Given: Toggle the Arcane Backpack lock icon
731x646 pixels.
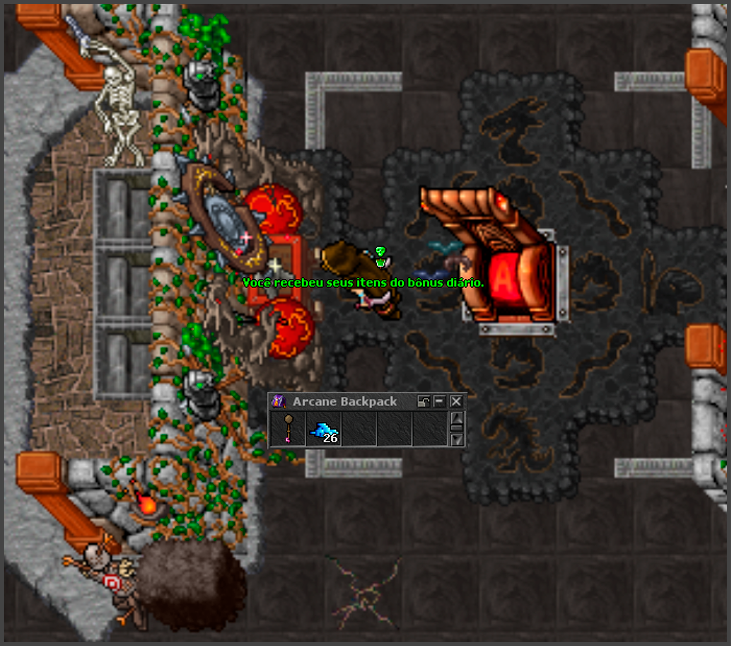Looking at the screenshot, I should (424, 401).
